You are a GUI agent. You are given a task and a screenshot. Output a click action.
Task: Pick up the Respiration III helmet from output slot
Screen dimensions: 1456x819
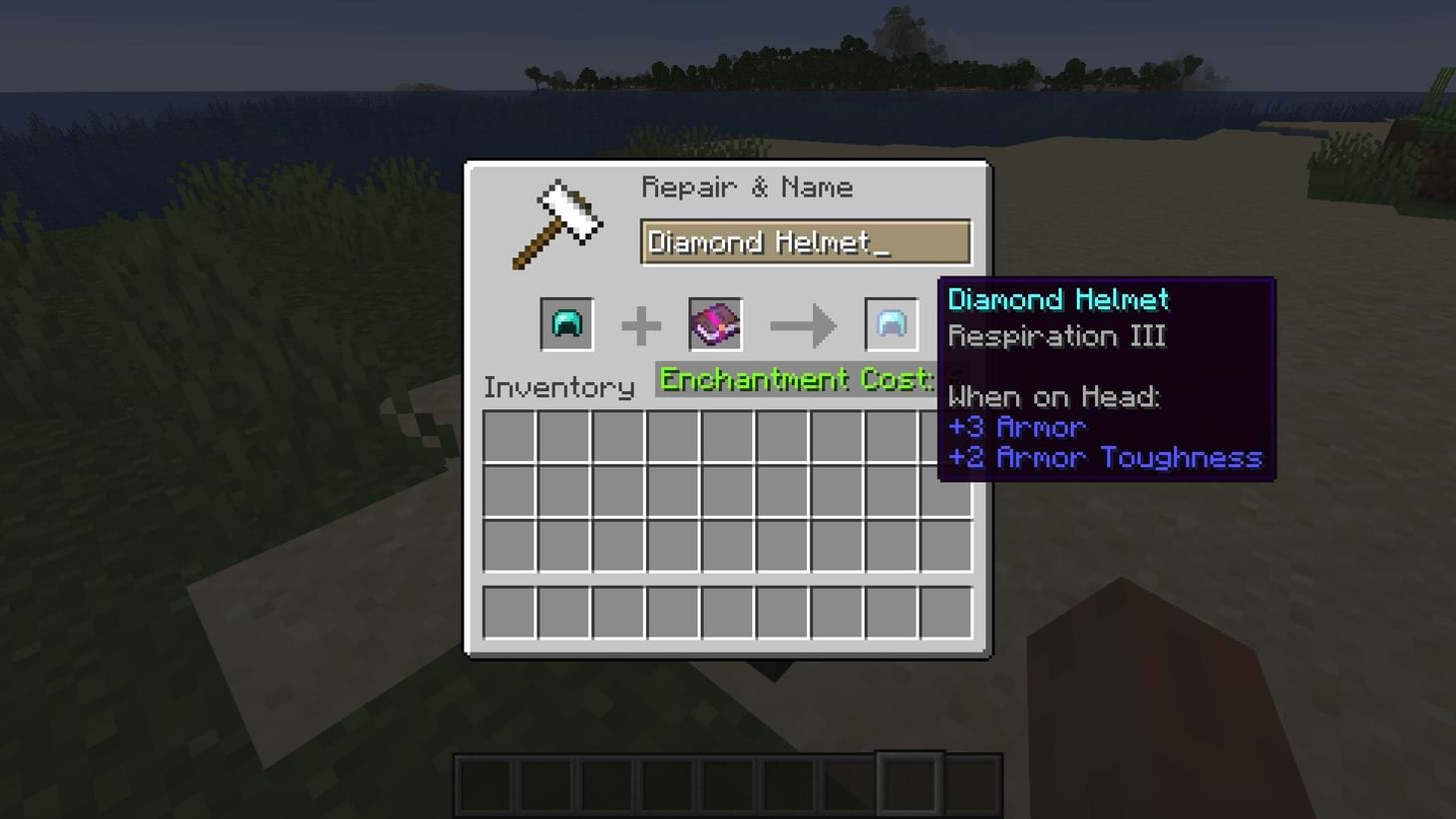[x=891, y=323]
